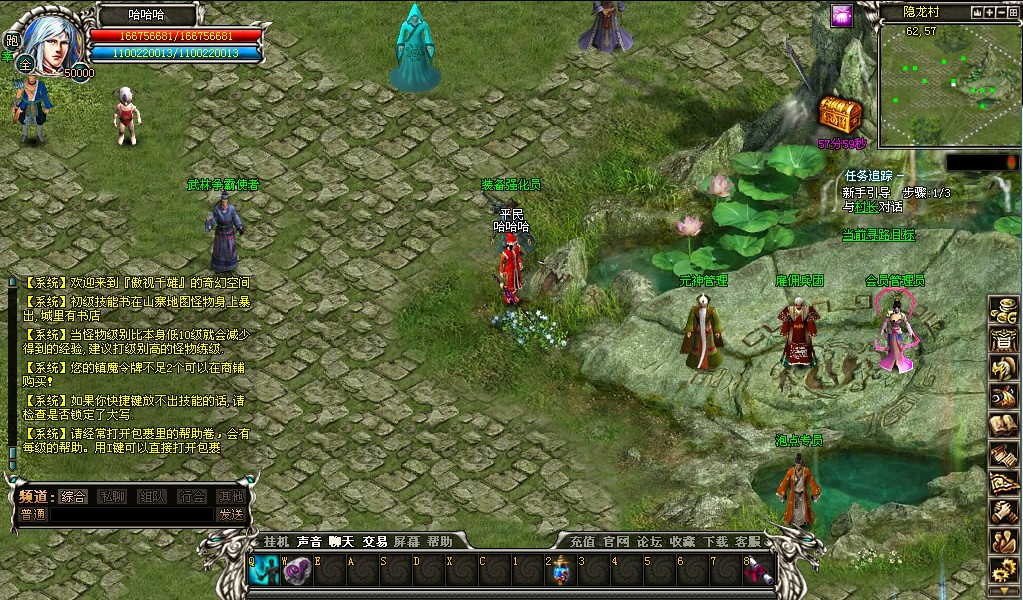Viewport: 1023px width, 600px height.
Task: Open the 普通 chat mode selector
Action: point(33,514)
